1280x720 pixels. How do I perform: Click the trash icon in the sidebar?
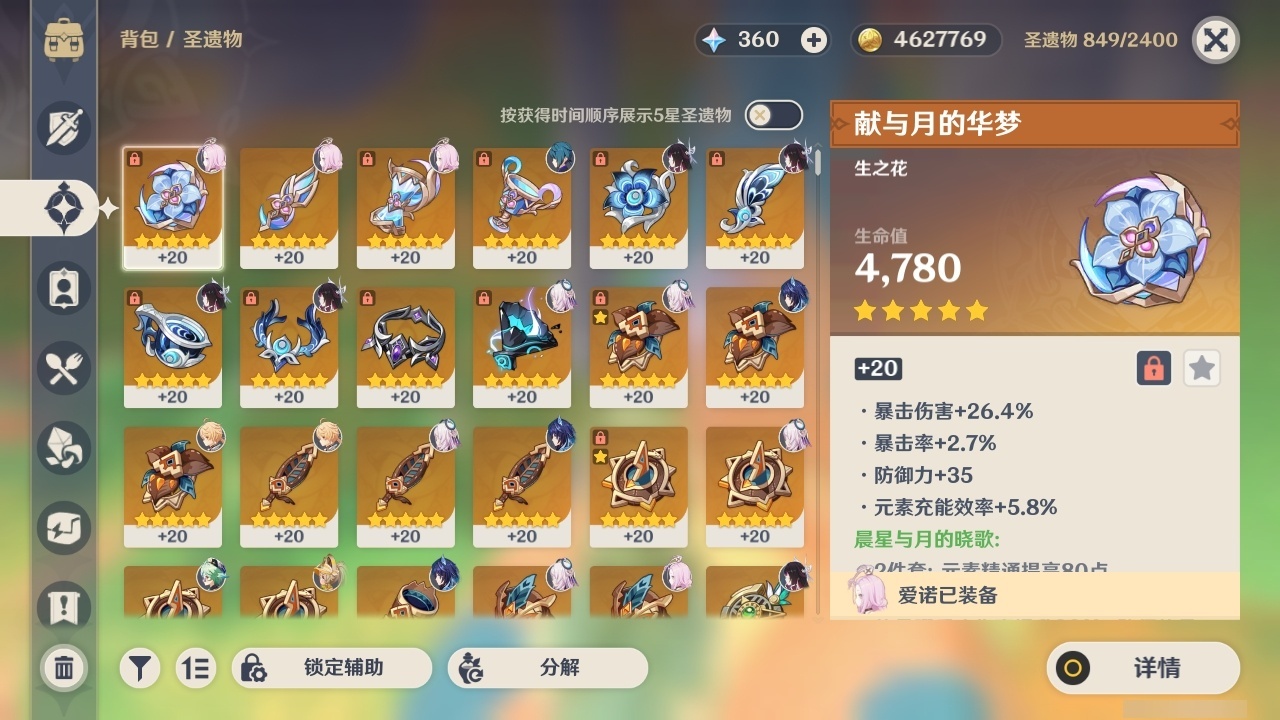click(x=63, y=665)
